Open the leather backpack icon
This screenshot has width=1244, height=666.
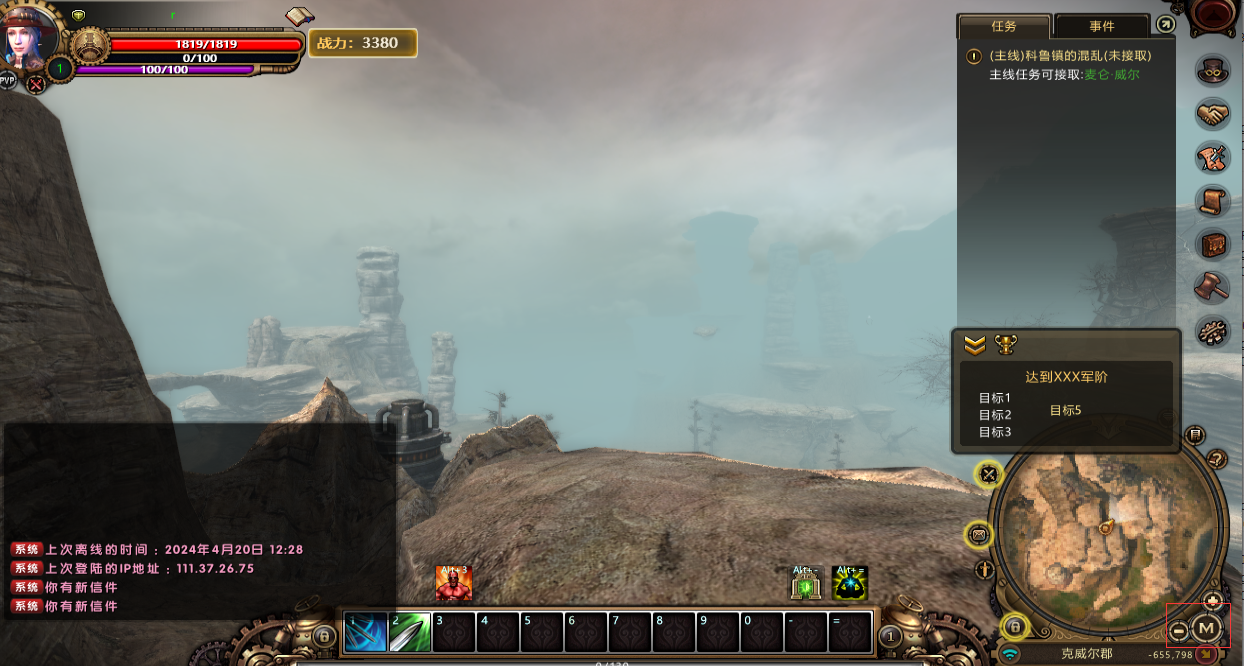1213,244
